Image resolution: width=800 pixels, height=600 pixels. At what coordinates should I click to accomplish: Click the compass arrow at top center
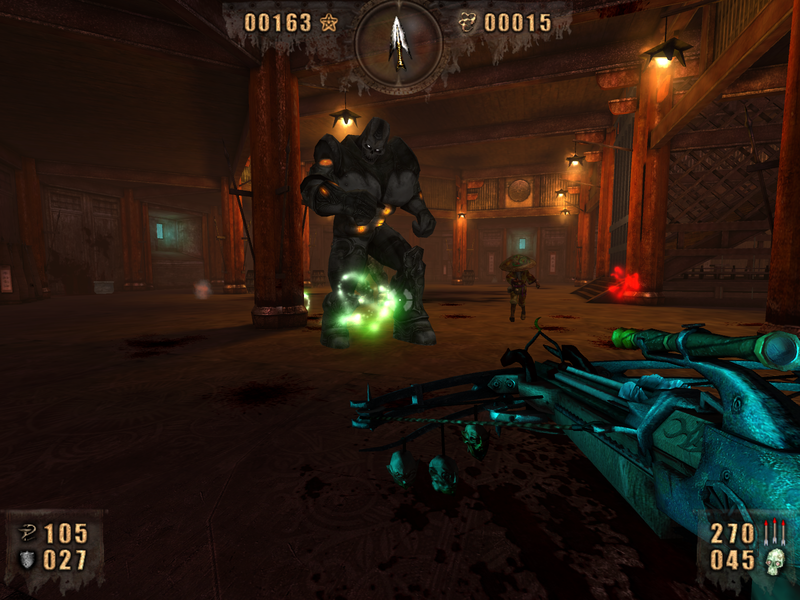(x=398, y=40)
